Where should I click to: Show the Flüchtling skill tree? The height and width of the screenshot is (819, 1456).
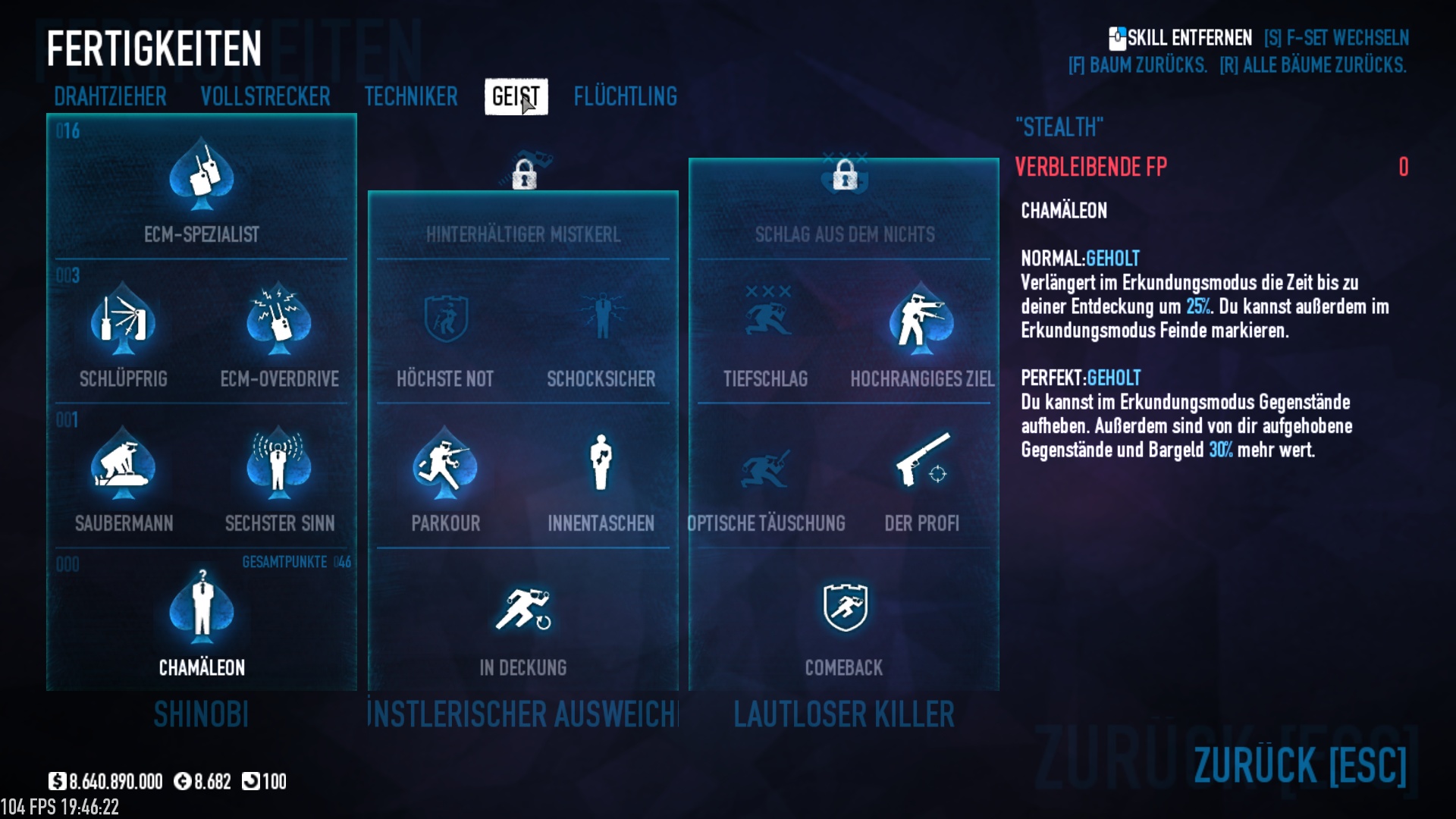pos(625,97)
